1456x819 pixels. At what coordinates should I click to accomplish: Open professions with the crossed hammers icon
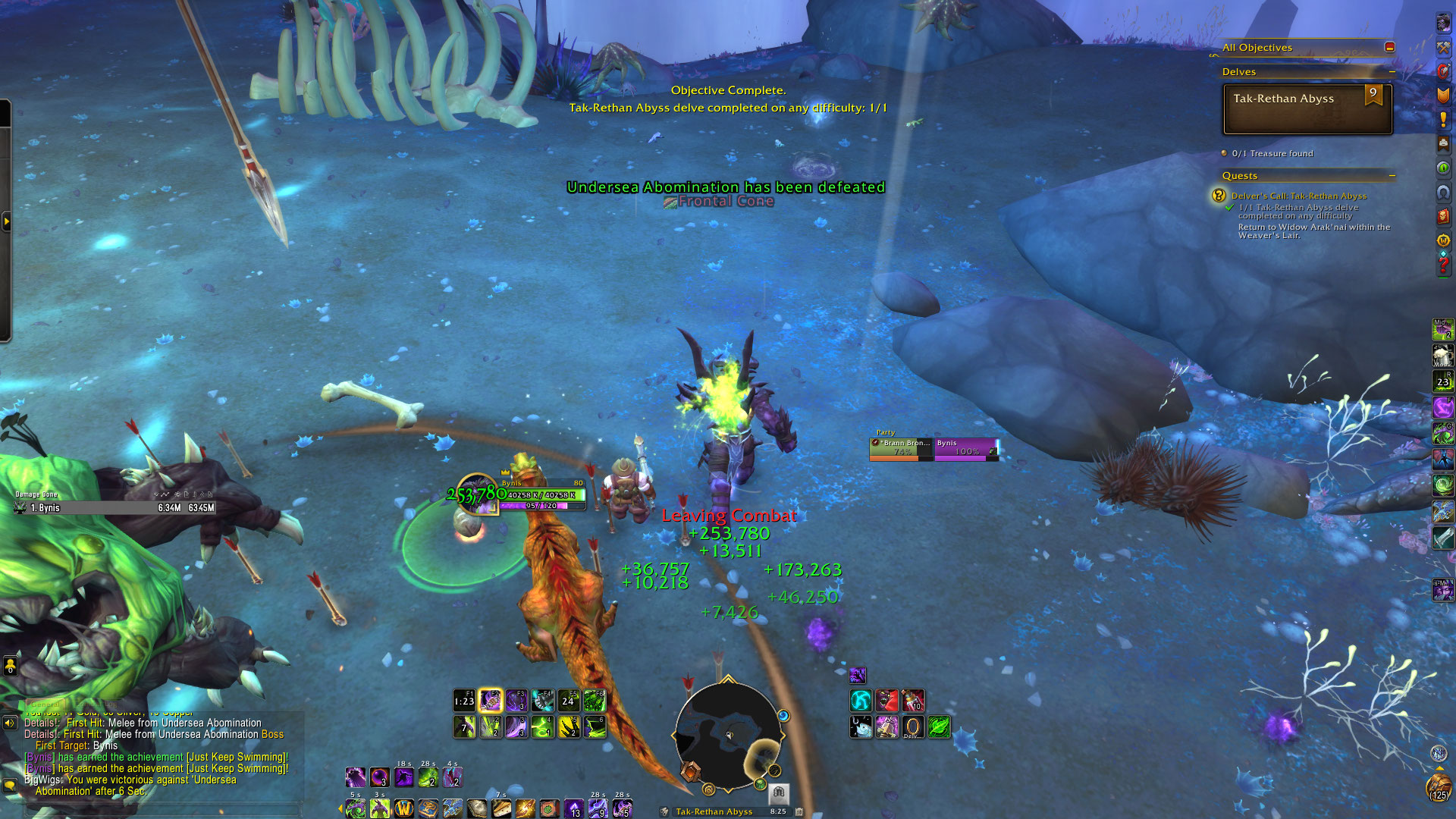coord(1443,47)
